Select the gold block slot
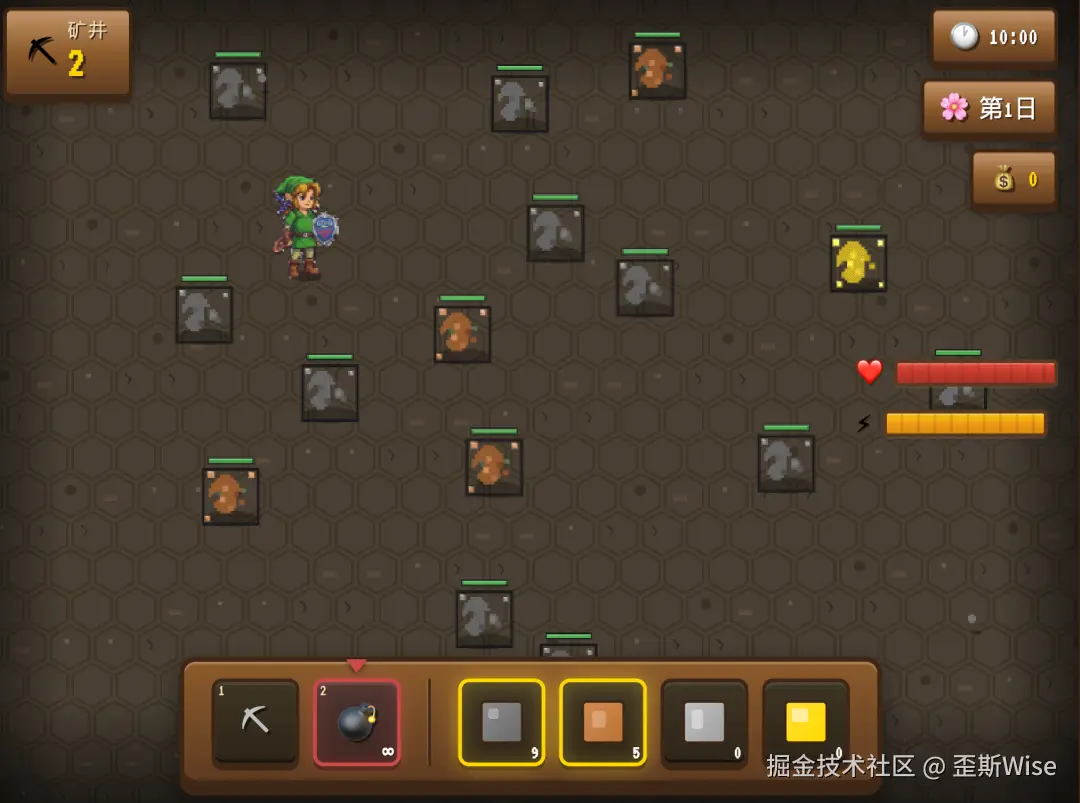Viewport: 1080px width, 803px height. 805,722
